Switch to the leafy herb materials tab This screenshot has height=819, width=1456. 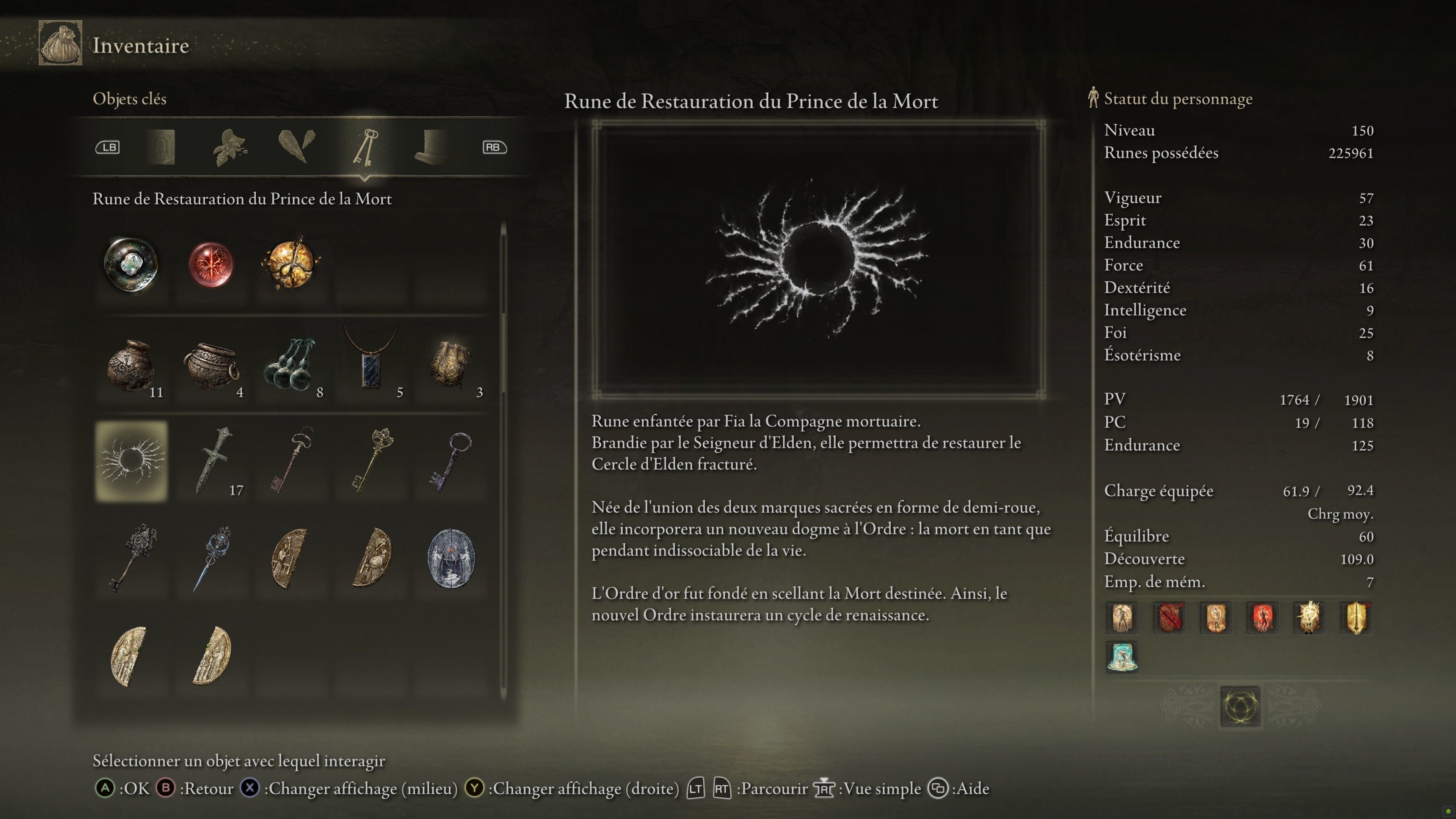click(x=230, y=147)
